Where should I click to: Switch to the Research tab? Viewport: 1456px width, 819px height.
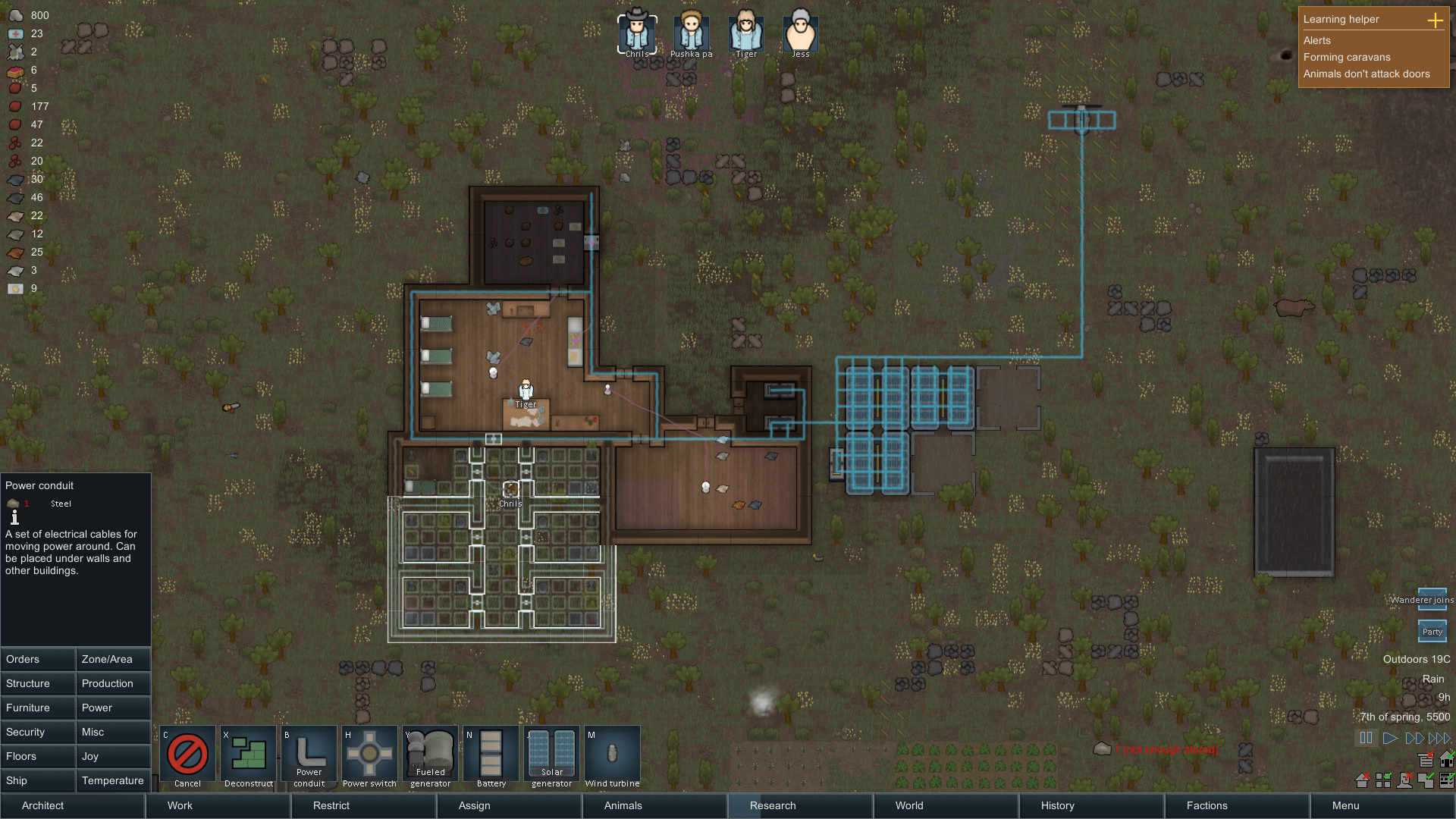(772, 805)
